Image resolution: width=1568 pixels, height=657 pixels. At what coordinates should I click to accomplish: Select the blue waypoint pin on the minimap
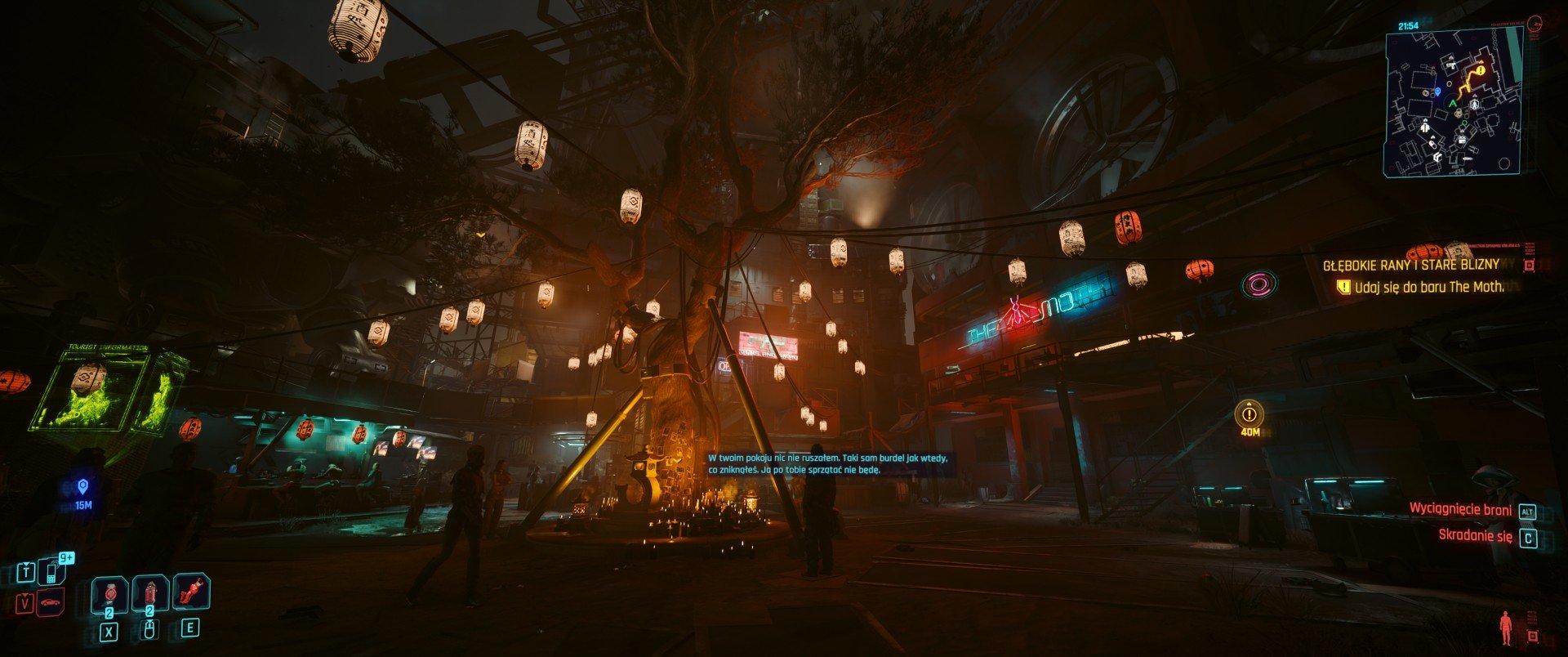pyautogui.click(x=1436, y=92)
